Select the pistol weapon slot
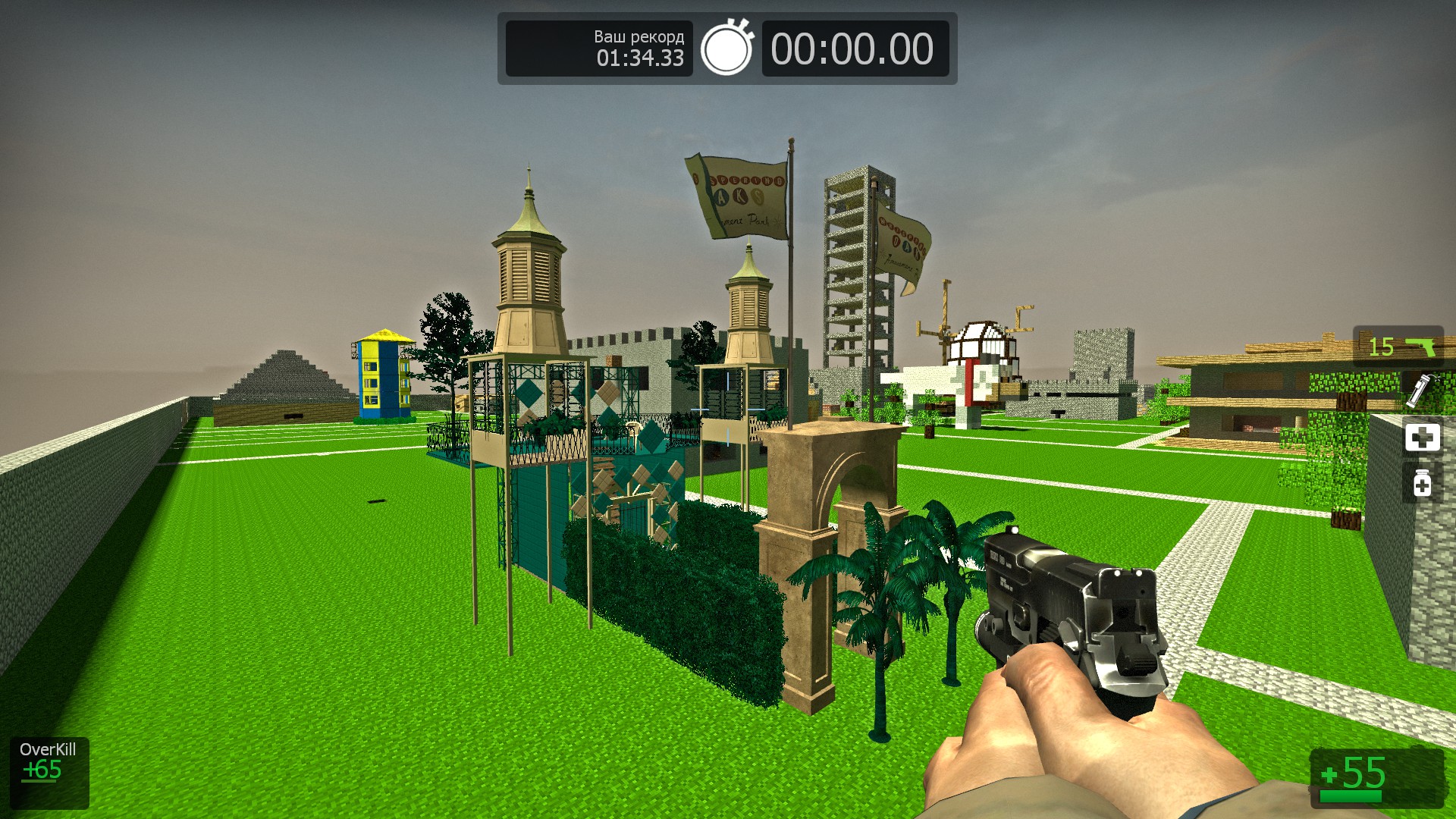The height and width of the screenshot is (819, 1456). (1399, 347)
